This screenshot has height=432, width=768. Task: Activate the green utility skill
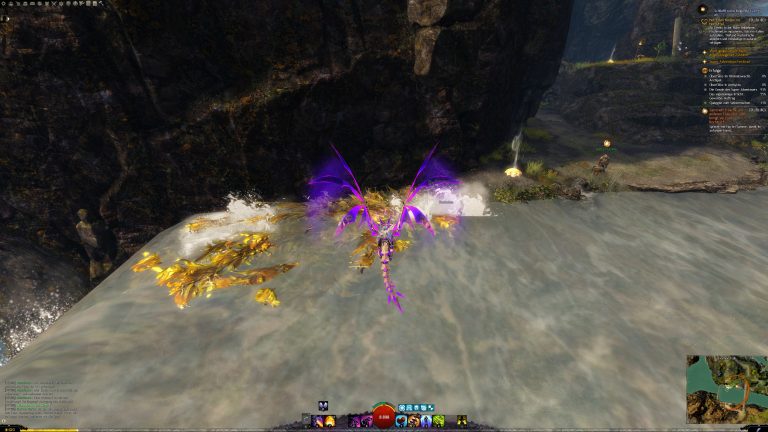pyautogui.click(x=439, y=421)
